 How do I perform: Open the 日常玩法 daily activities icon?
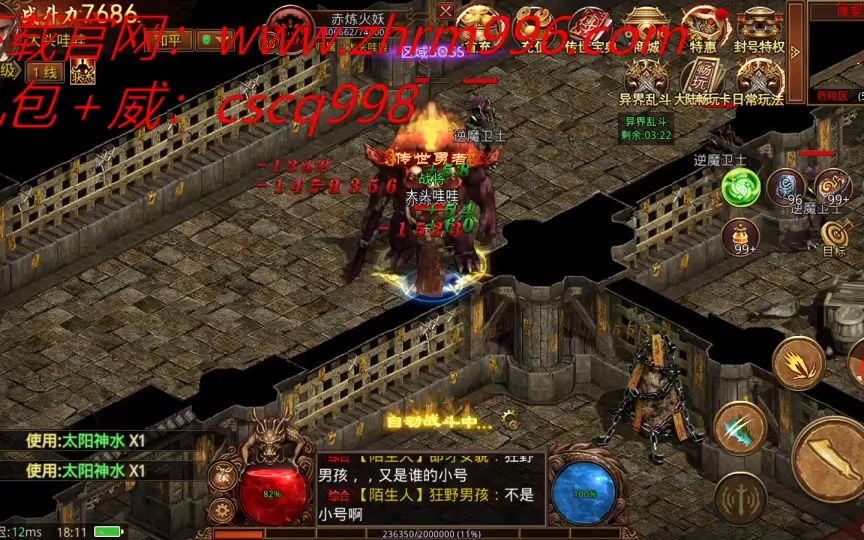760,81
